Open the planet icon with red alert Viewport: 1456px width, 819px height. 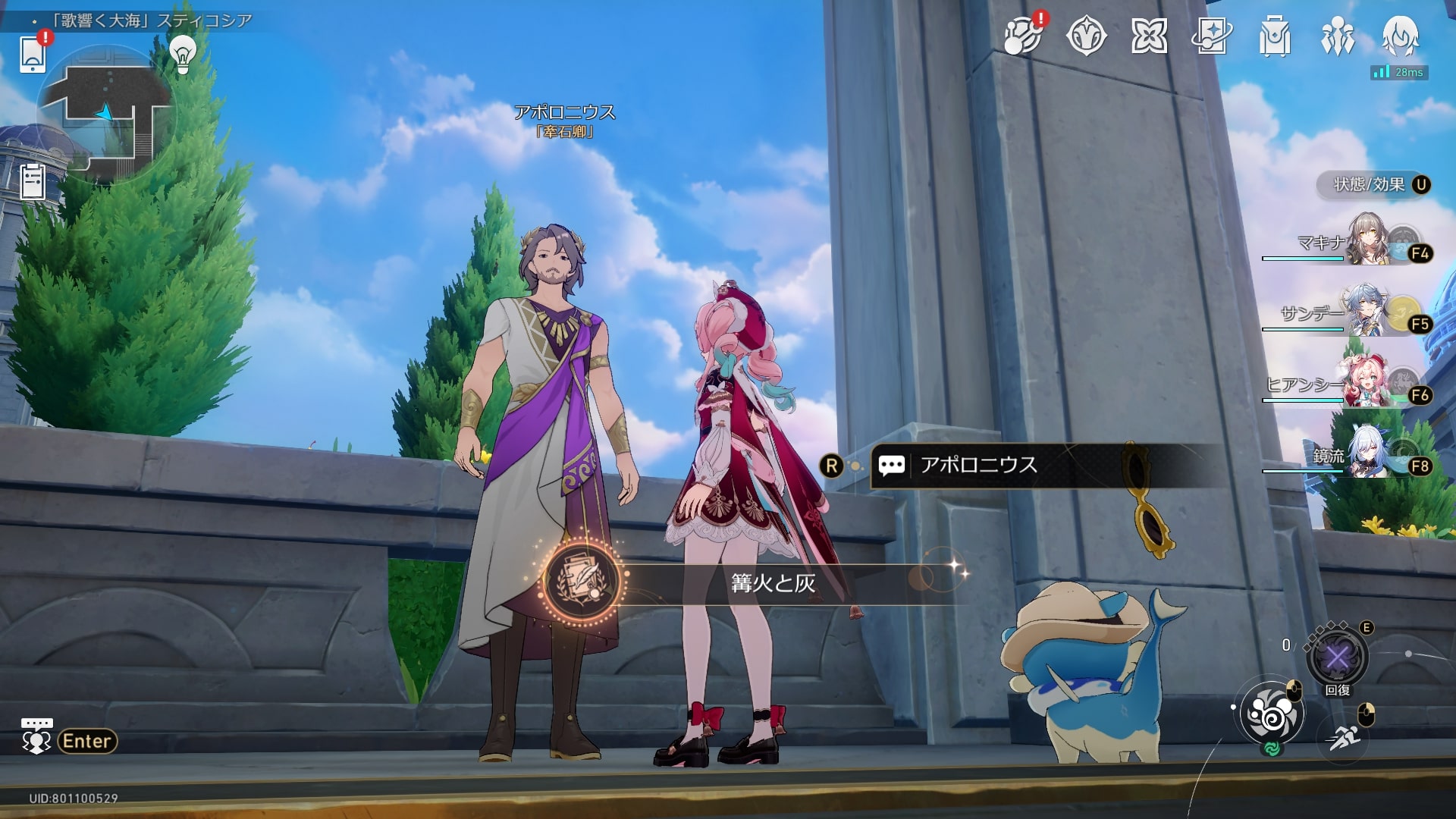(x=1022, y=36)
